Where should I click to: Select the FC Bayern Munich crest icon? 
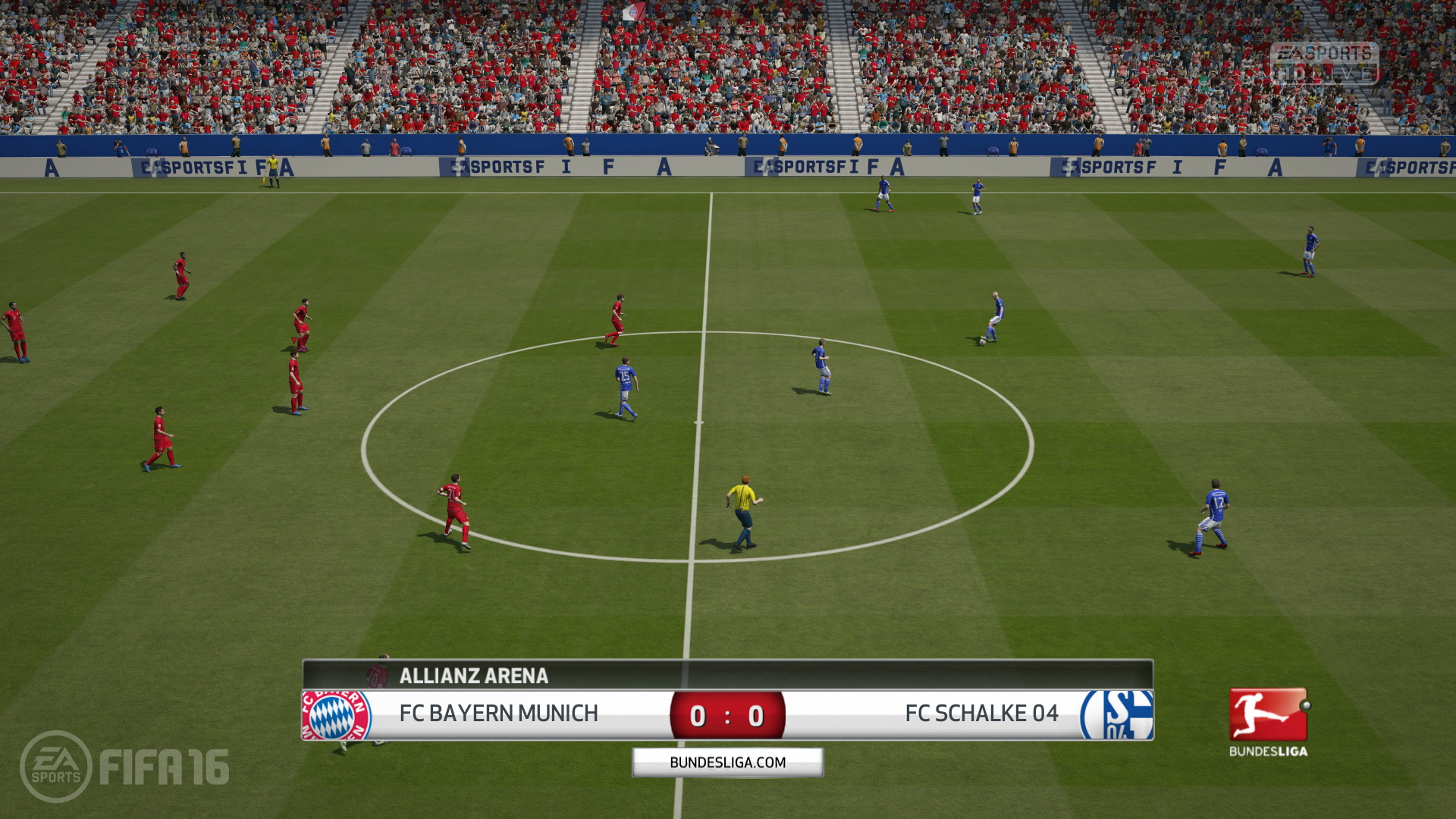[336, 714]
